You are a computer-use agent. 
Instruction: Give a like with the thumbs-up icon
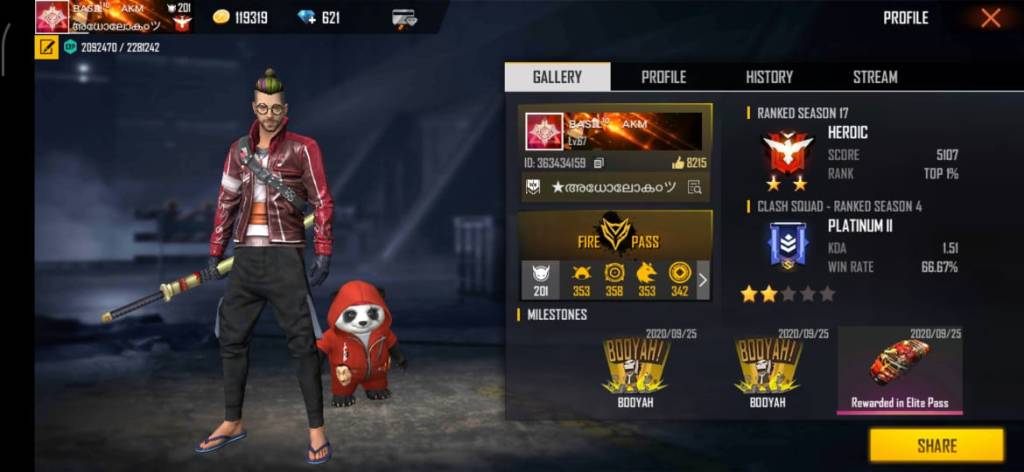678,162
